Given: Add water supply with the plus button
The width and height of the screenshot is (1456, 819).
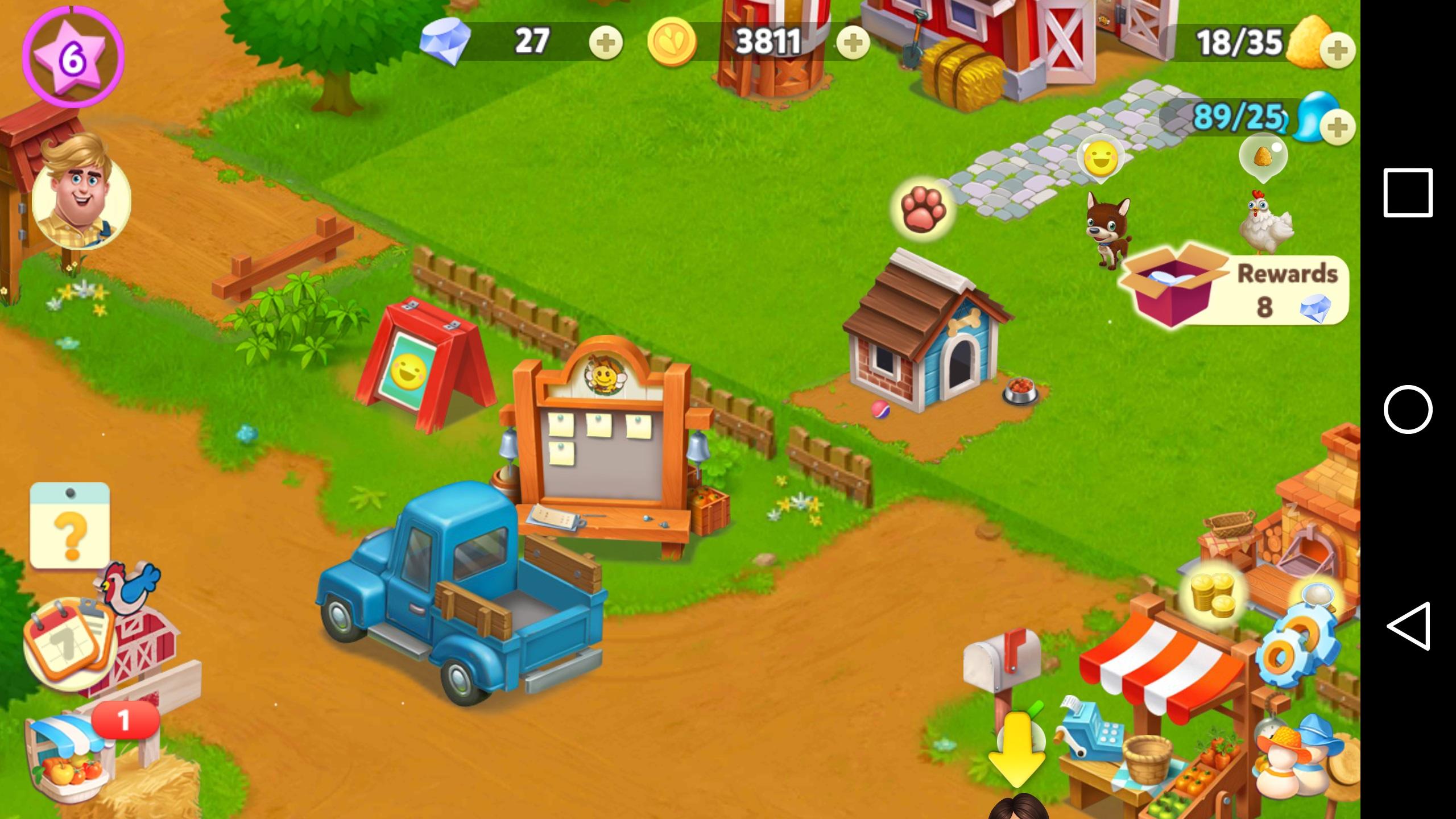Looking at the screenshot, I should click(x=1337, y=126).
